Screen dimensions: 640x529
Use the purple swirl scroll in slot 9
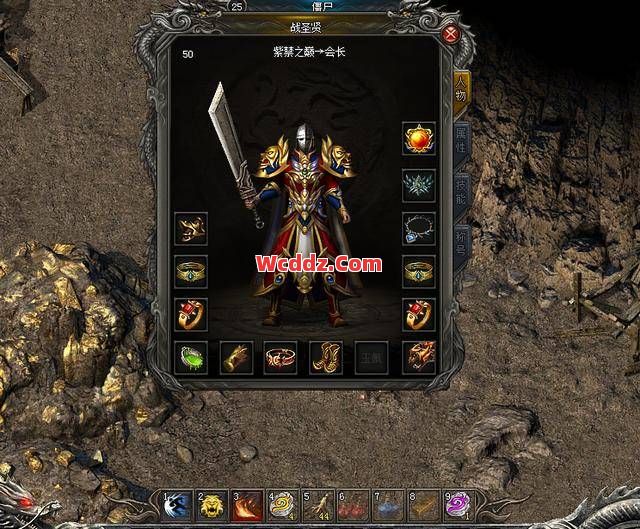pyautogui.click(x=457, y=507)
